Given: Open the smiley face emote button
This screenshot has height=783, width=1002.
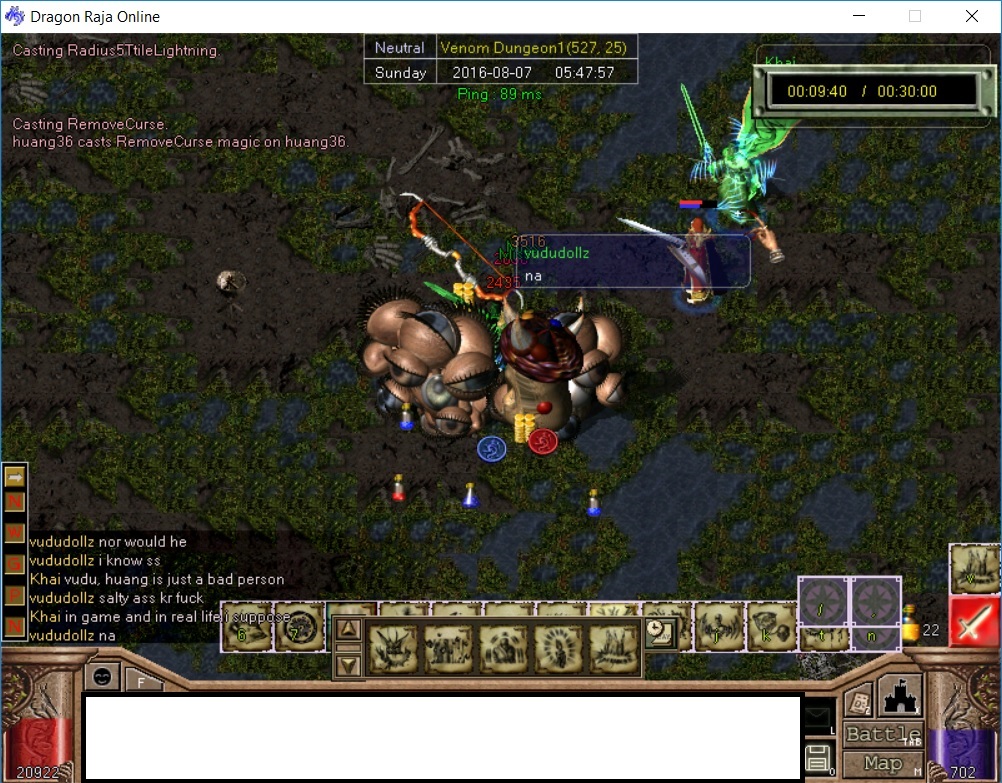Looking at the screenshot, I should [x=102, y=676].
